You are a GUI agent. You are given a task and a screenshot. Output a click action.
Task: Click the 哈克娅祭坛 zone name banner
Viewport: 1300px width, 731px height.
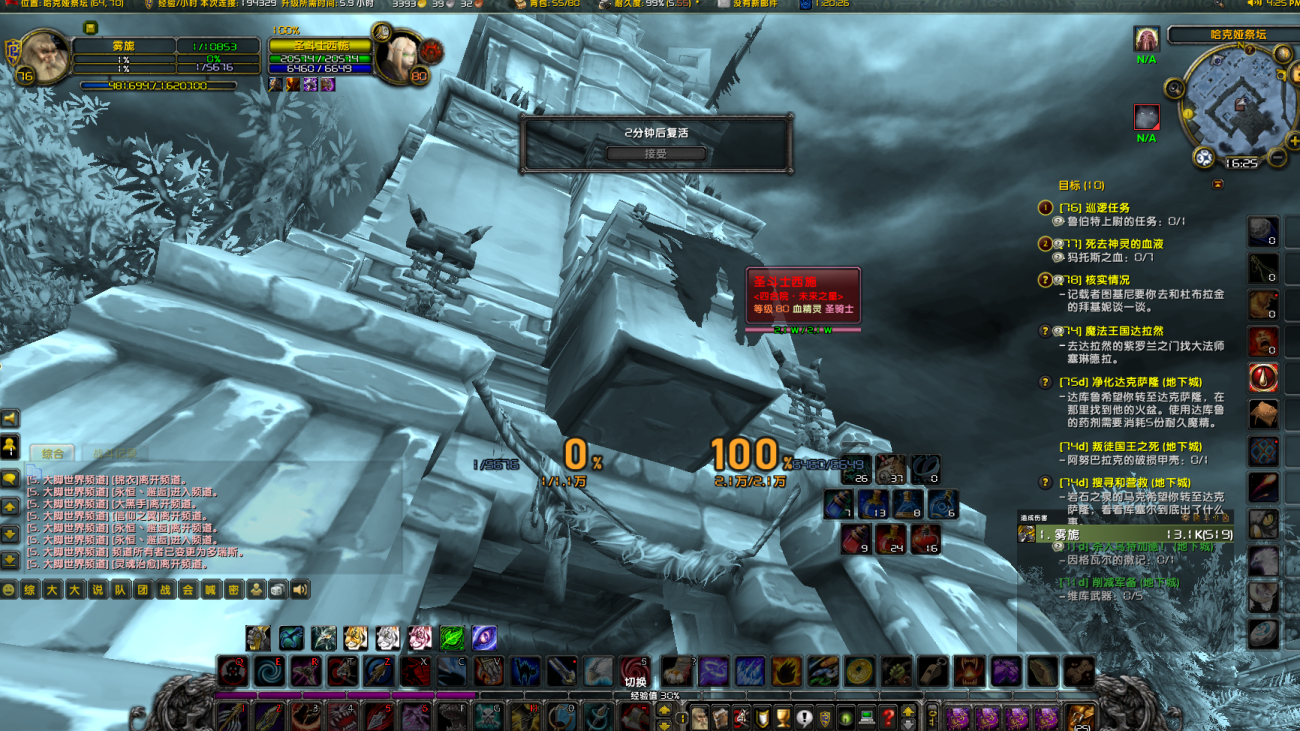click(1238, 35)
